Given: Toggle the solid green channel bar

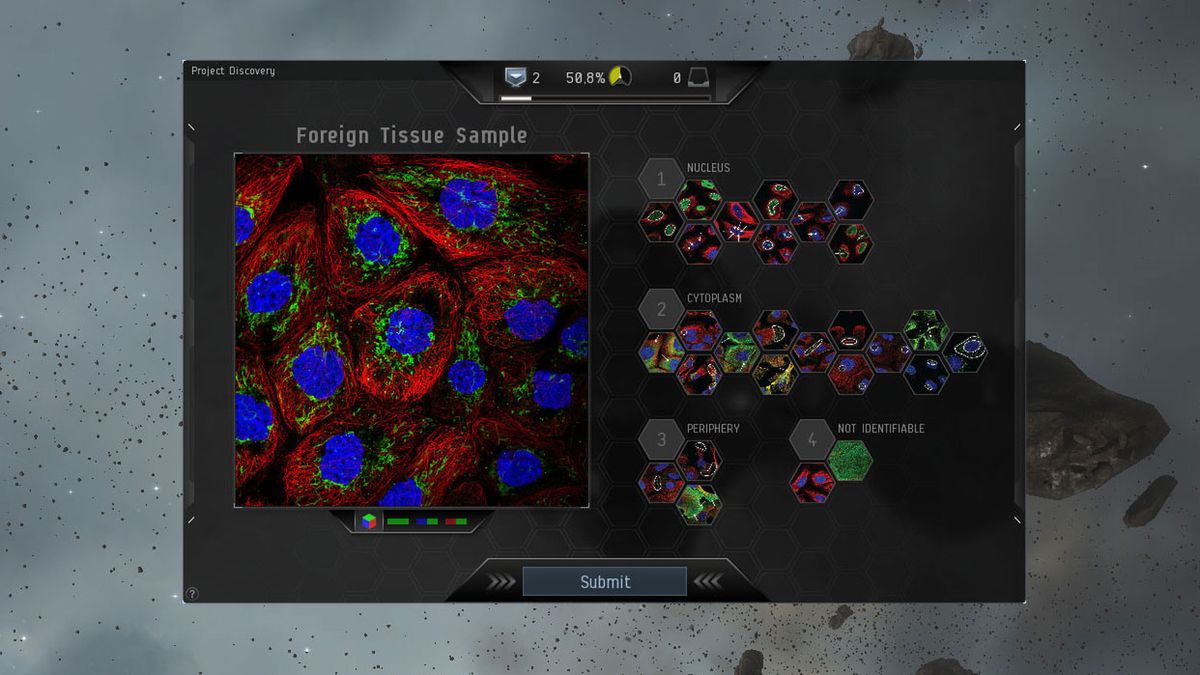Looking at the screenshot, I should 397,521.
